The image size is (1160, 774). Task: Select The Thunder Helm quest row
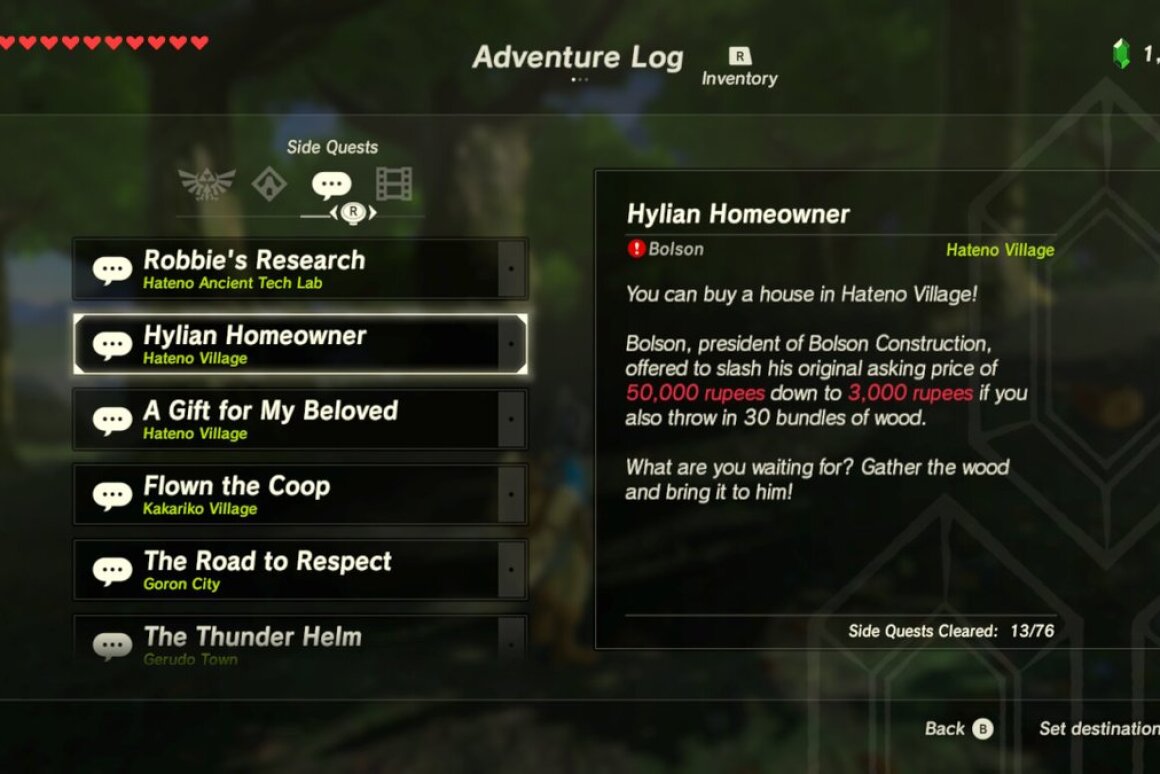(299, 641)
